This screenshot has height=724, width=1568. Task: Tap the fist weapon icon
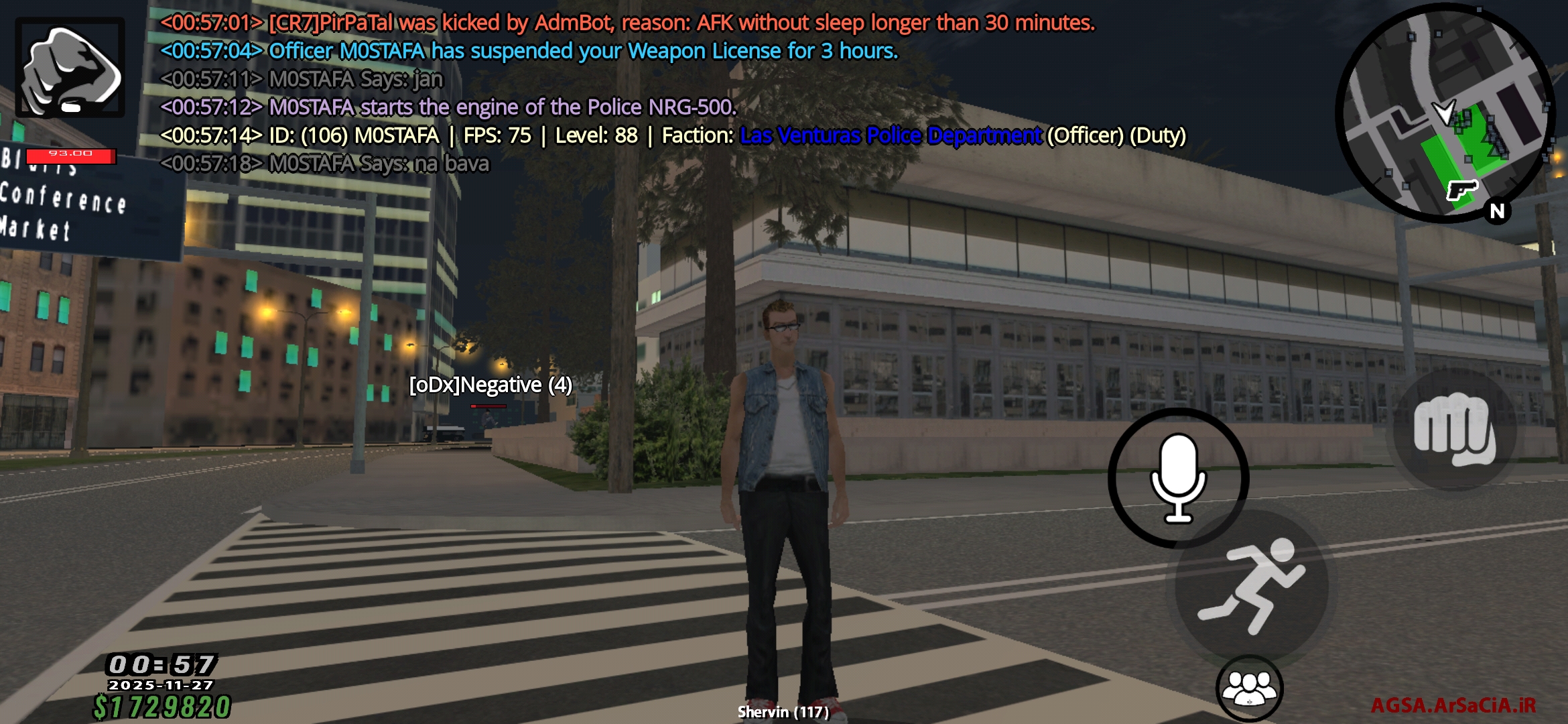point(70,68)
